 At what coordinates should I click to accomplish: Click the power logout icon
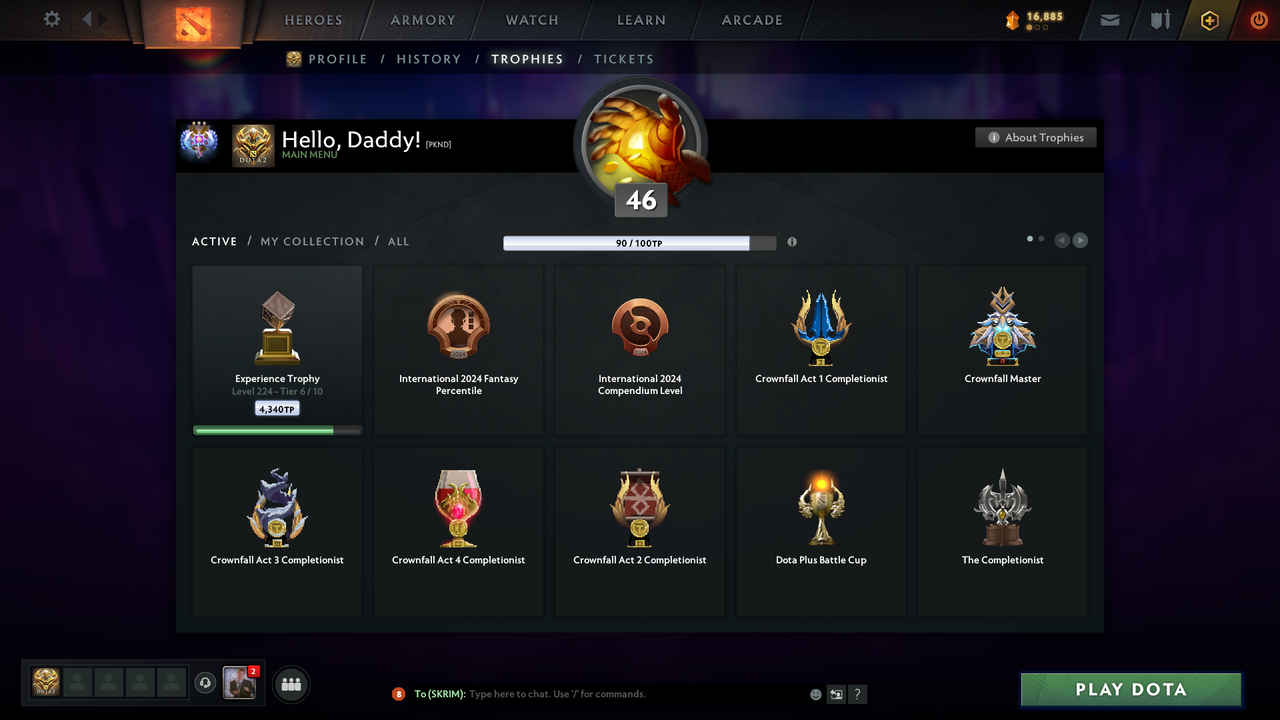(1258, 19)
